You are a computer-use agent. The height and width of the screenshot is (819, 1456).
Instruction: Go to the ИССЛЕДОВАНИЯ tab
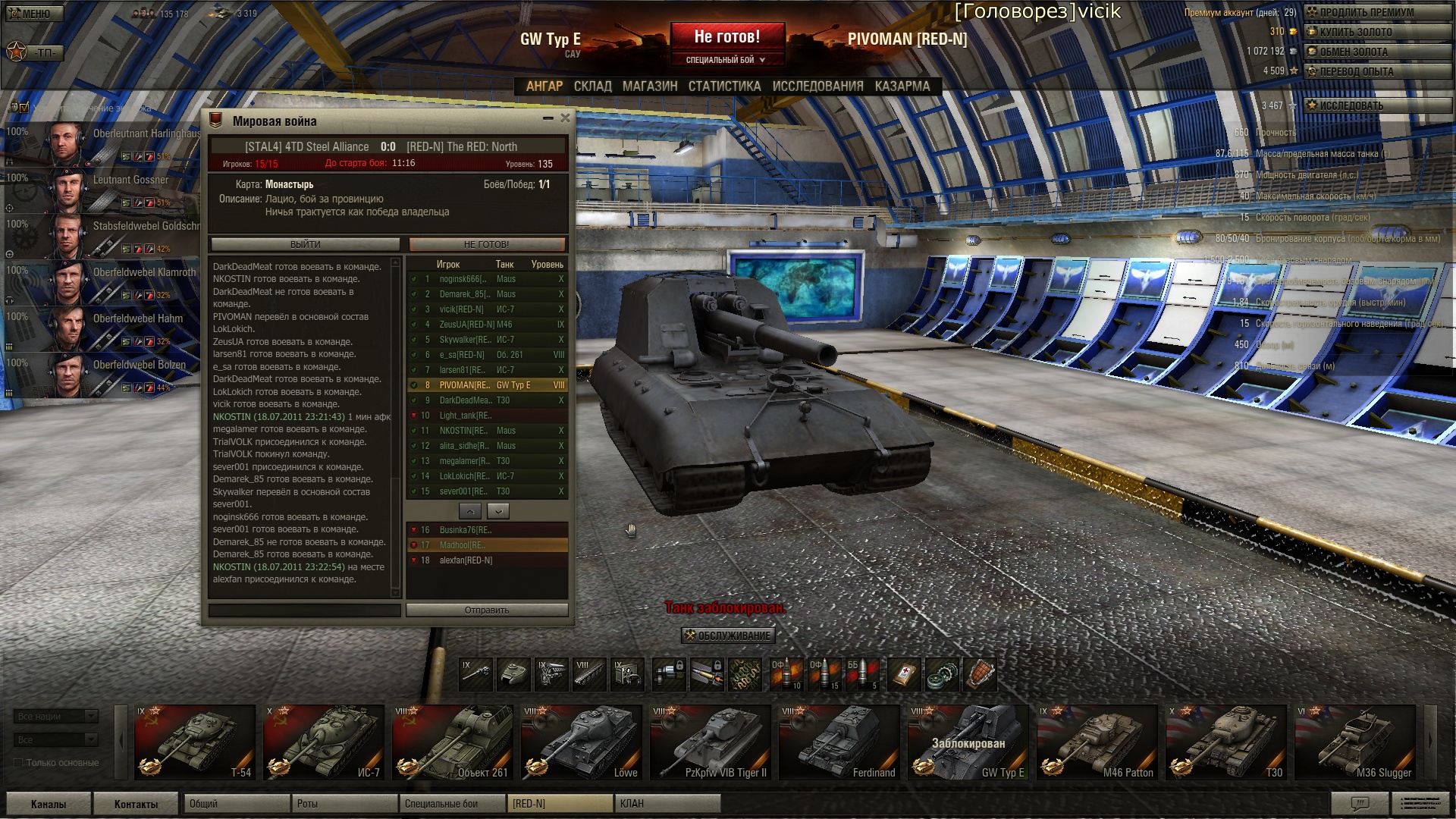click(817, 86)
